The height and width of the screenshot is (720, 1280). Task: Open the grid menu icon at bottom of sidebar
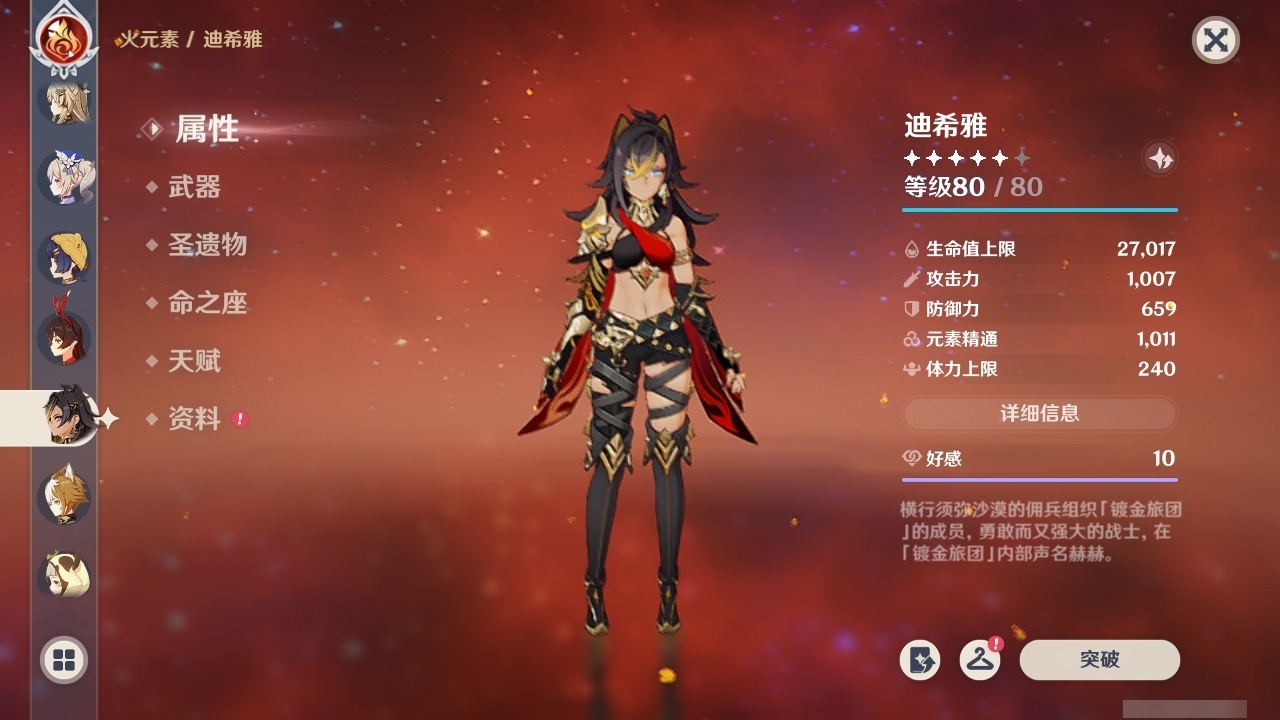coord(61,661)
